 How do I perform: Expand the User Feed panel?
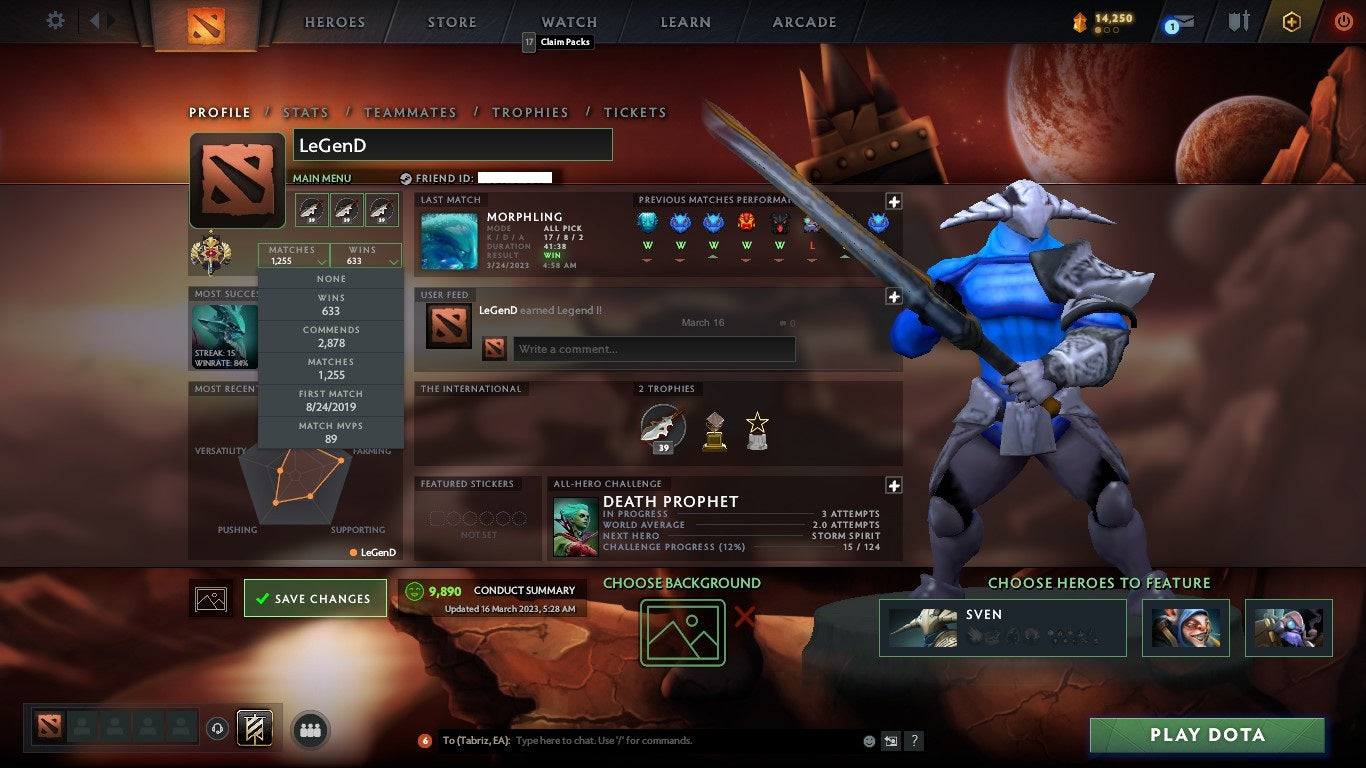coord(893,297)
